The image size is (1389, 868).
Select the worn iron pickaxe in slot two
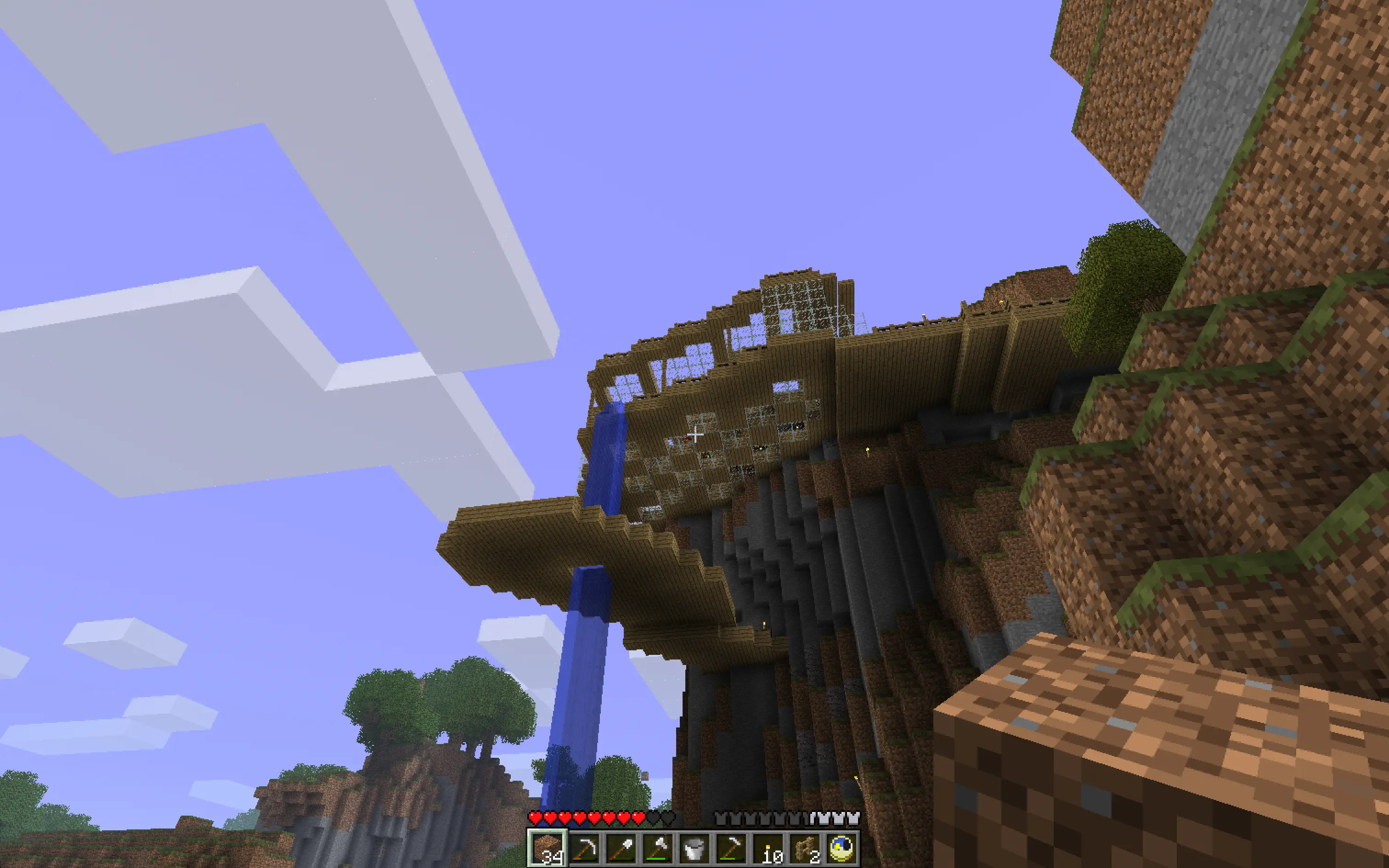tap(585, 848)
